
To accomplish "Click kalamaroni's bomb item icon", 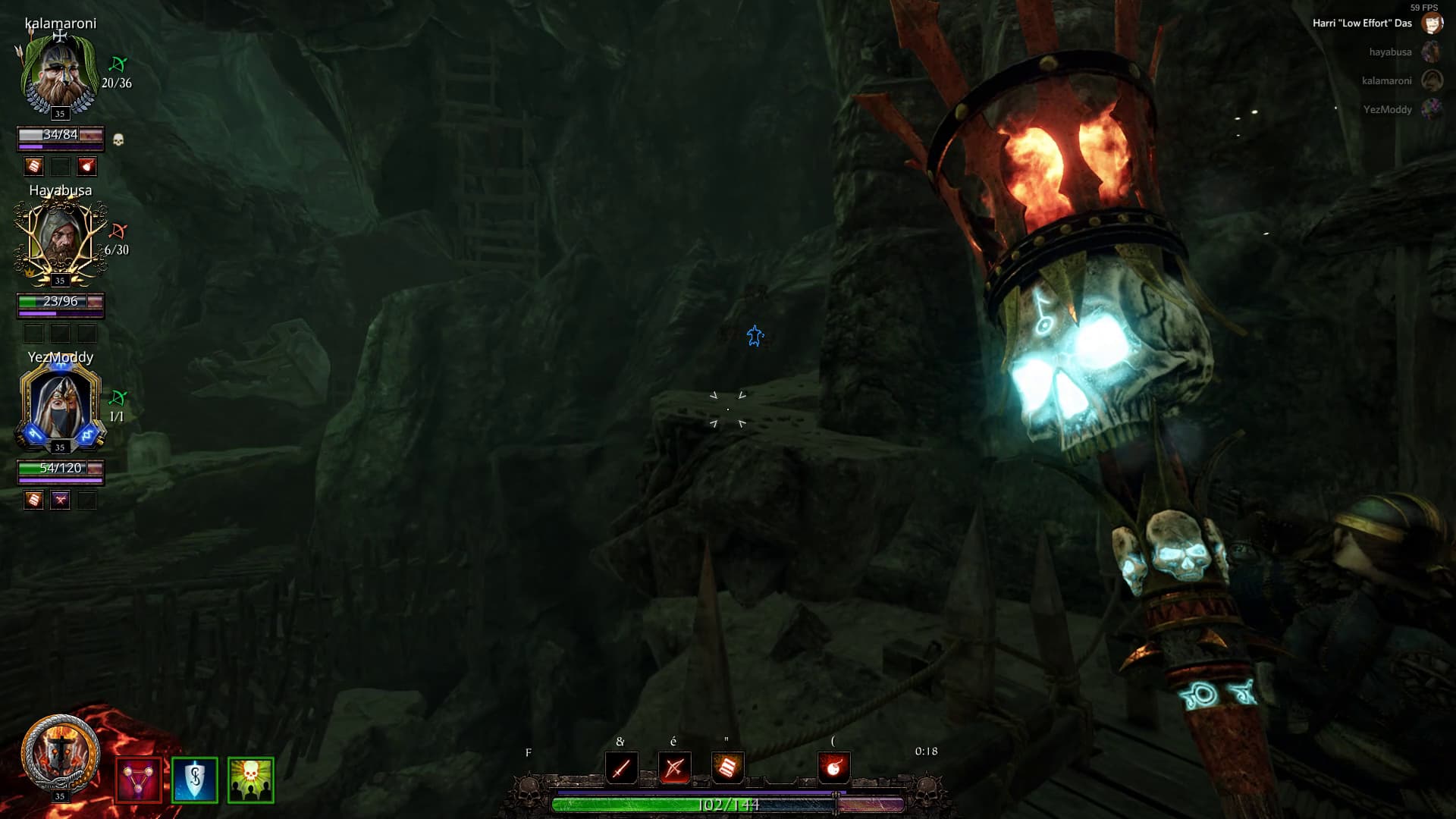I will 87,166.
